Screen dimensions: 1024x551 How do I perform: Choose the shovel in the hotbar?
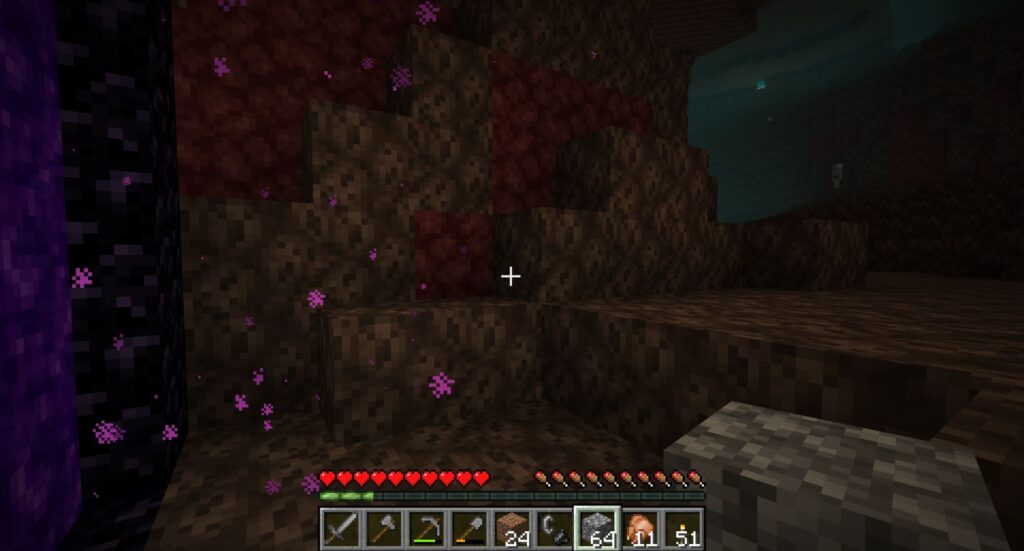tap(469, 527)
